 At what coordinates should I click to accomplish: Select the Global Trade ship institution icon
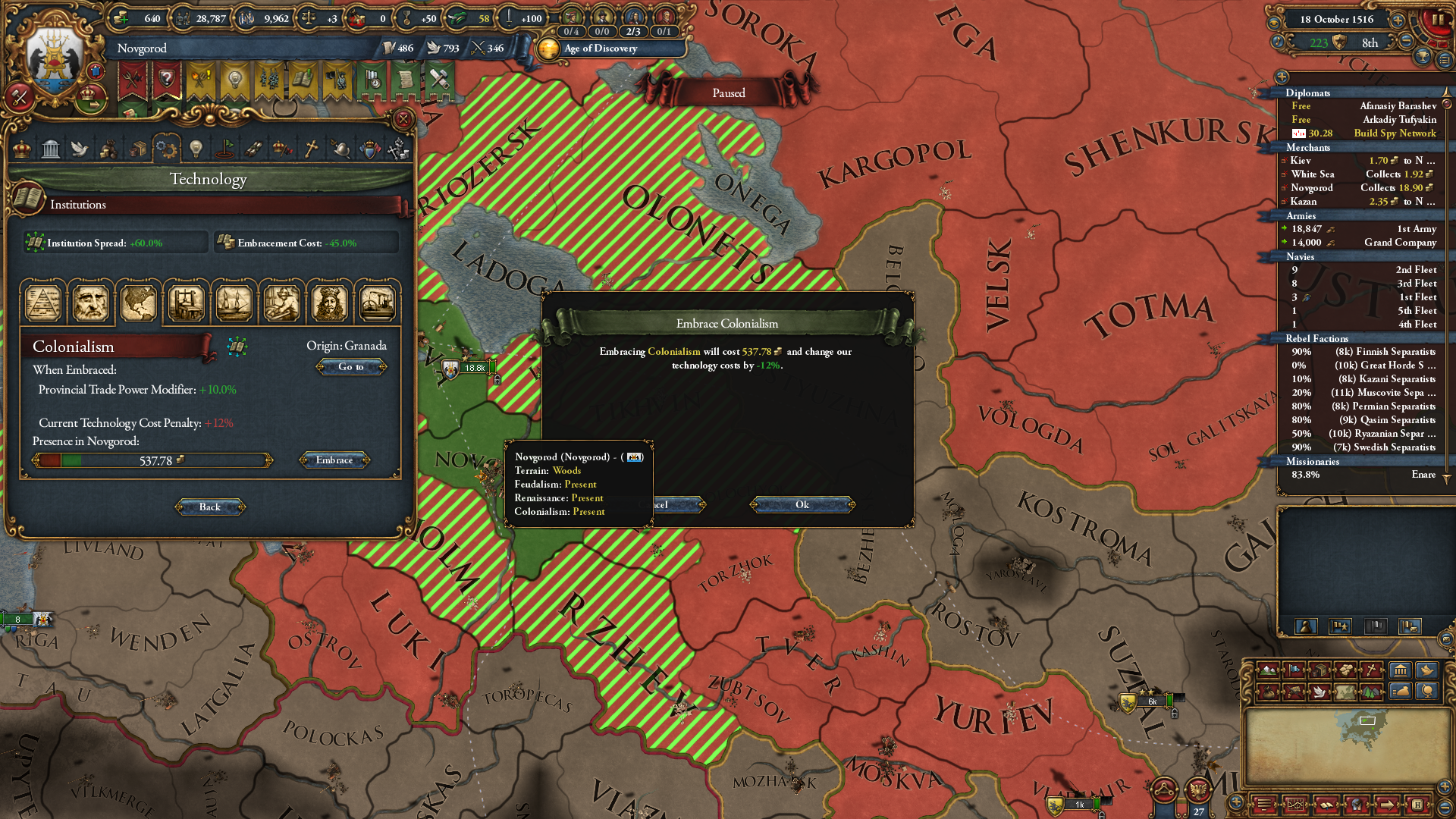(x=234, y=303)
